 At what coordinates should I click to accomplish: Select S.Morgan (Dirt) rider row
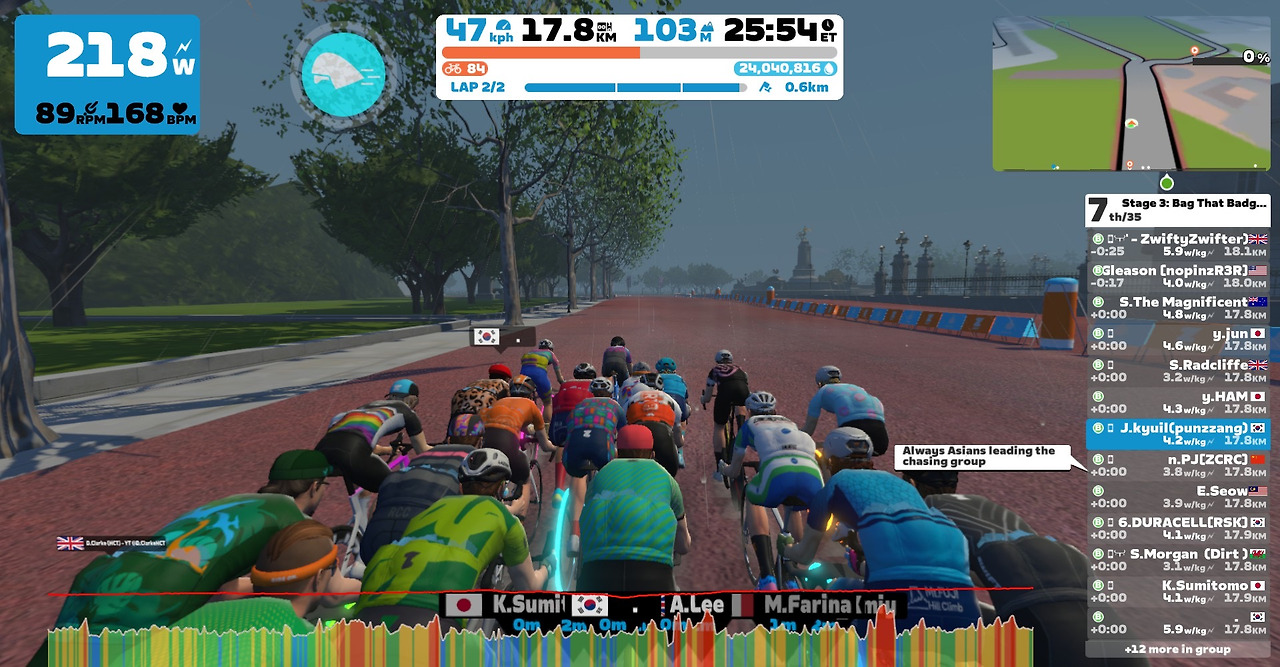pyautogui.click(x=1178, y=560)
